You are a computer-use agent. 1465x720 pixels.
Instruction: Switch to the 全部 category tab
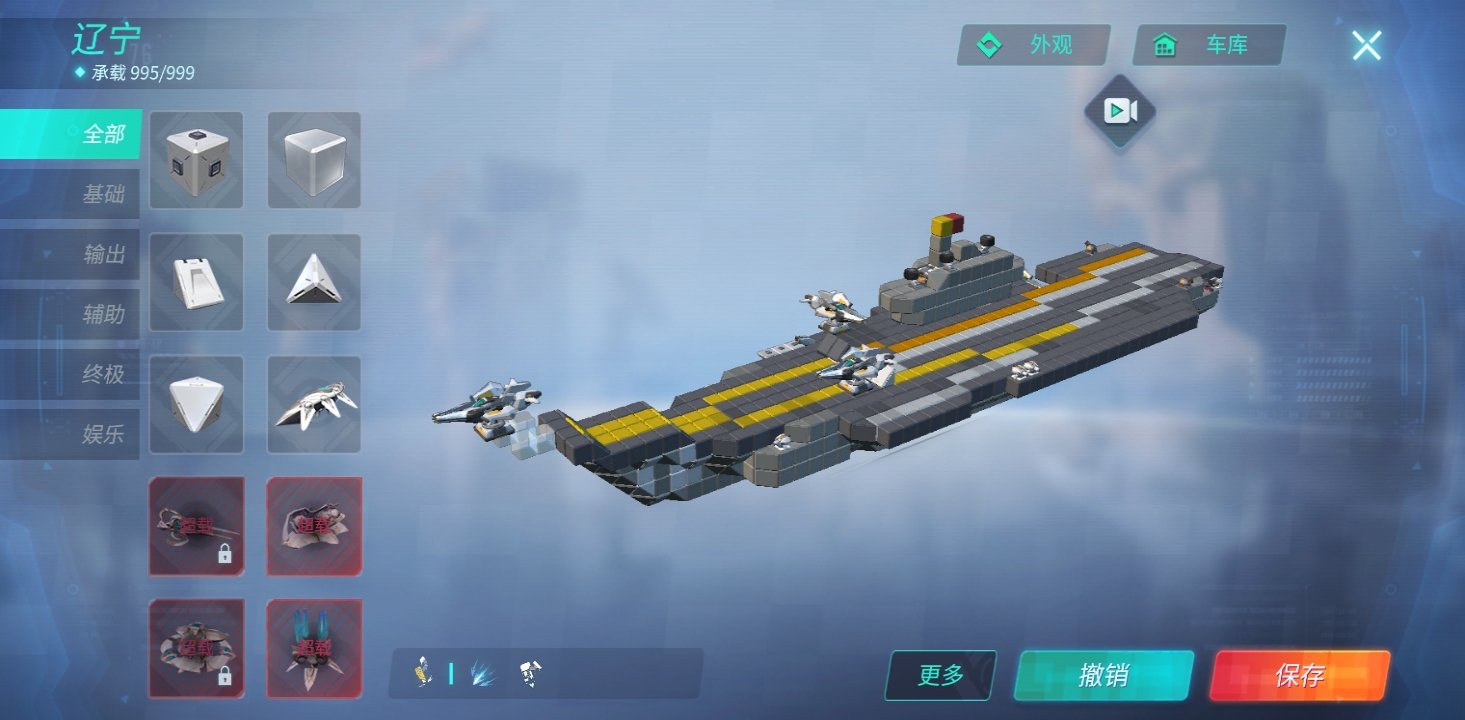(72, 134)
